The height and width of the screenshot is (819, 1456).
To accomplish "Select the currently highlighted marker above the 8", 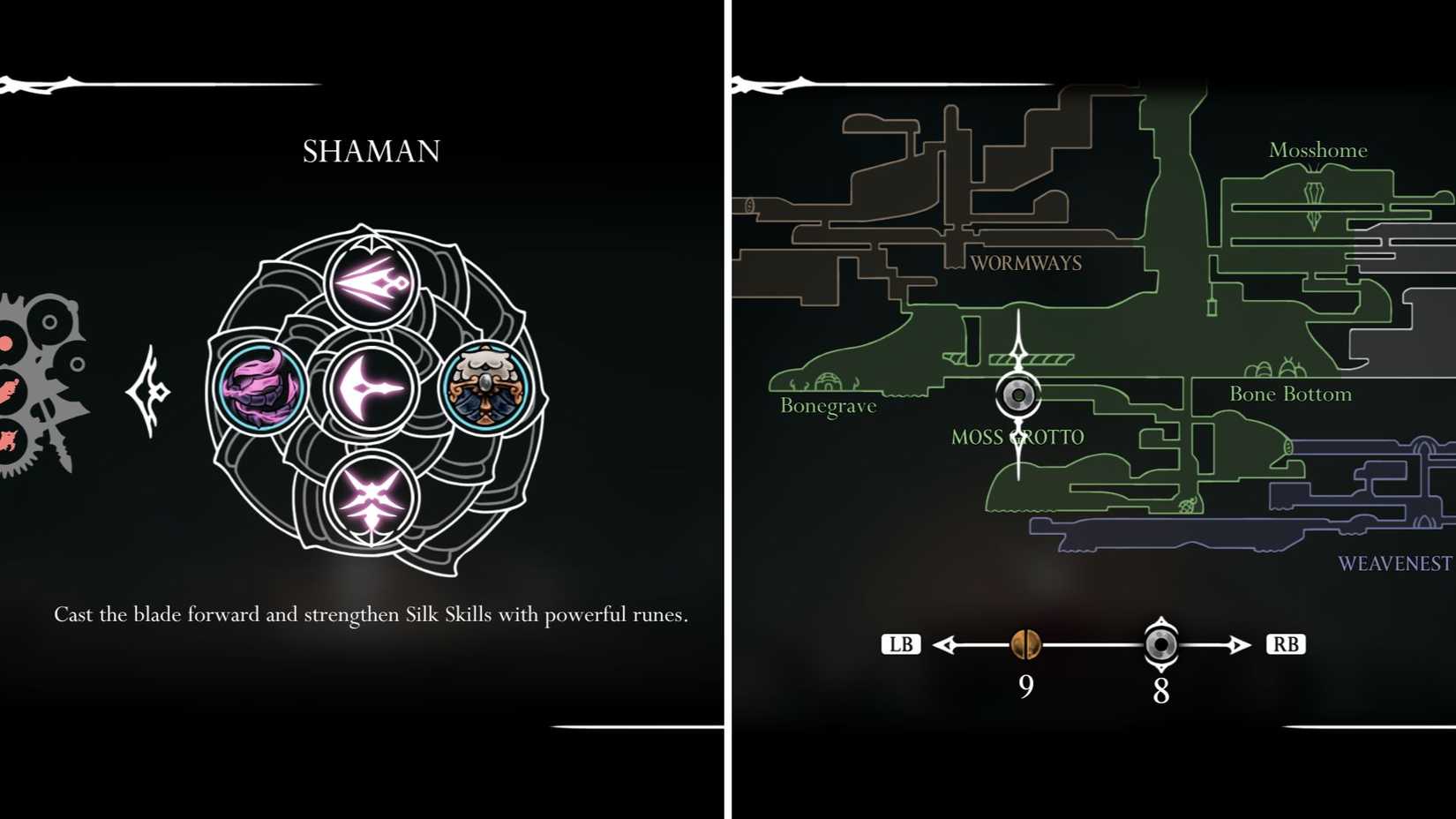I will tap(1160, 645).
